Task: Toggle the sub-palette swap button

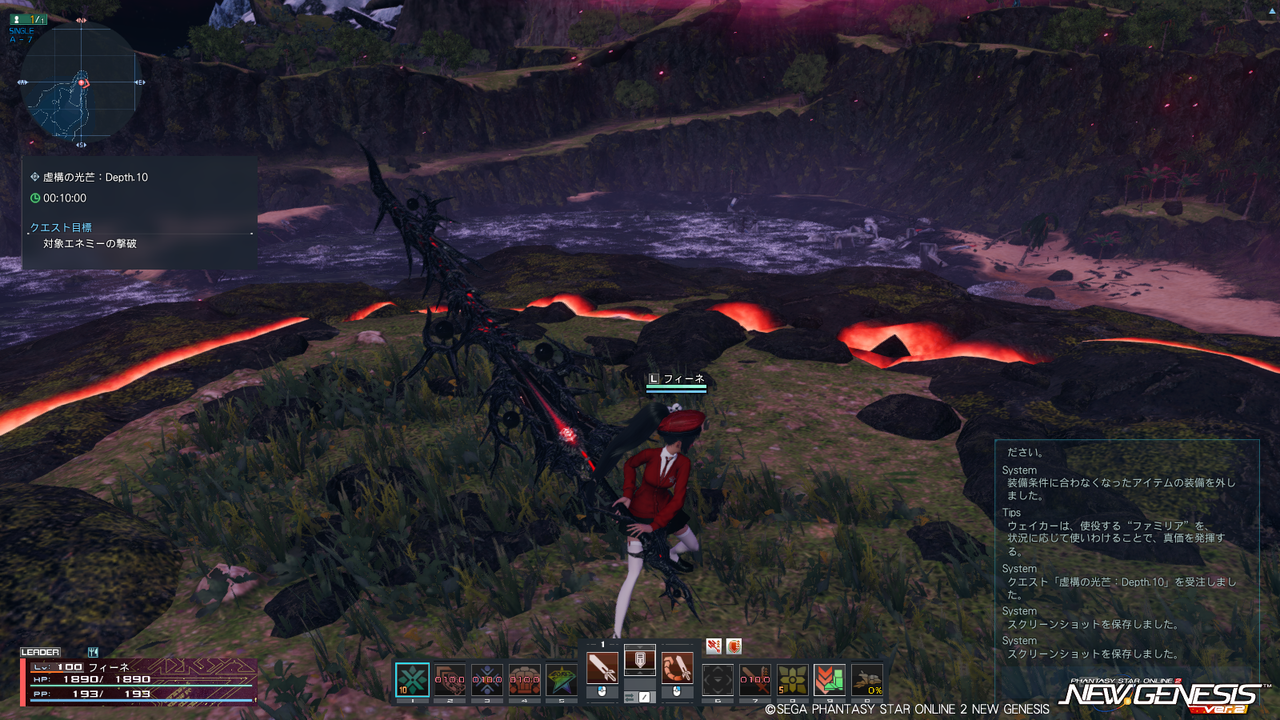Action: click(x=644, y=696)
